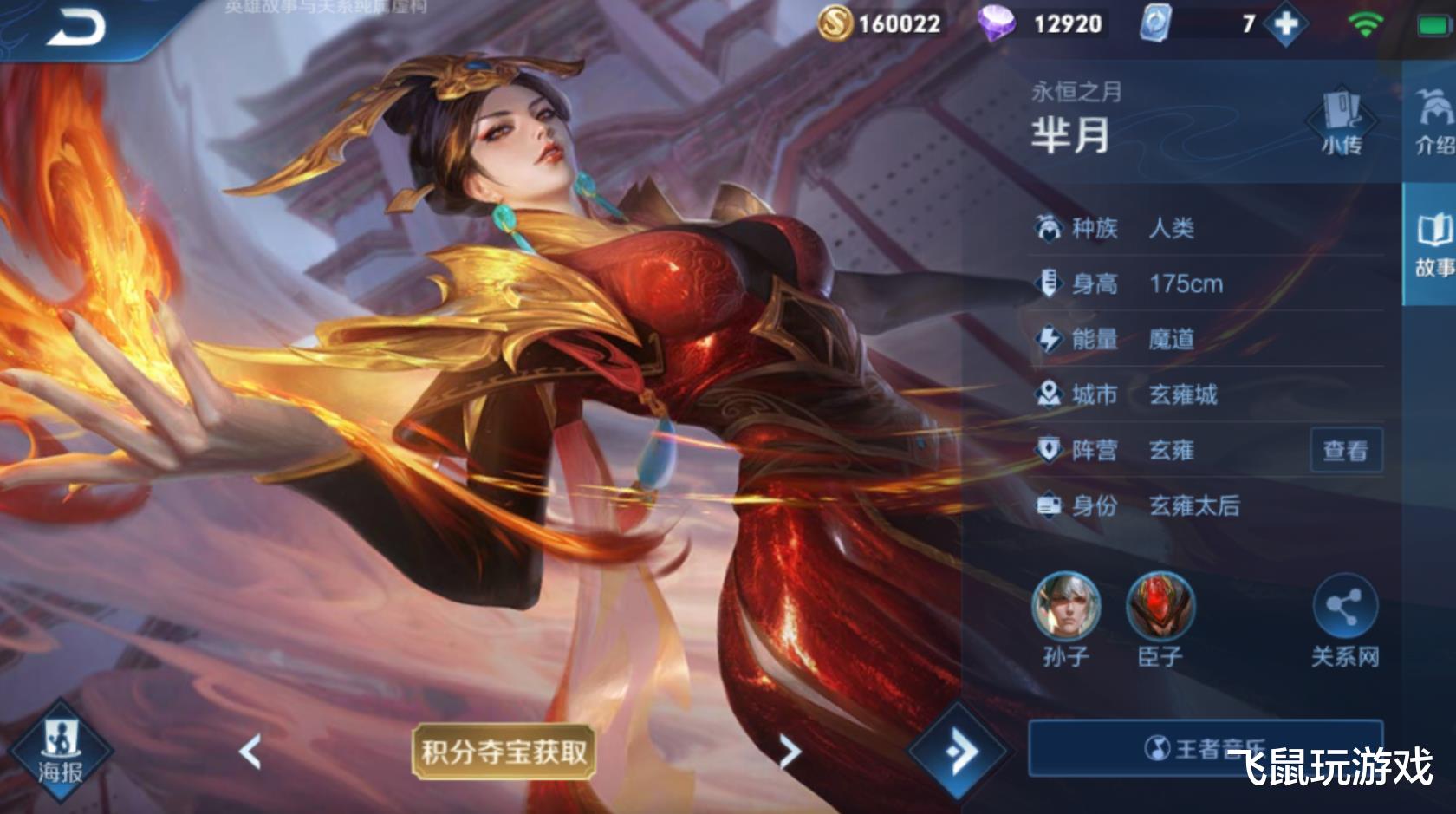
Task: Click the 能量 energy icon
Action: [1050, 339]
